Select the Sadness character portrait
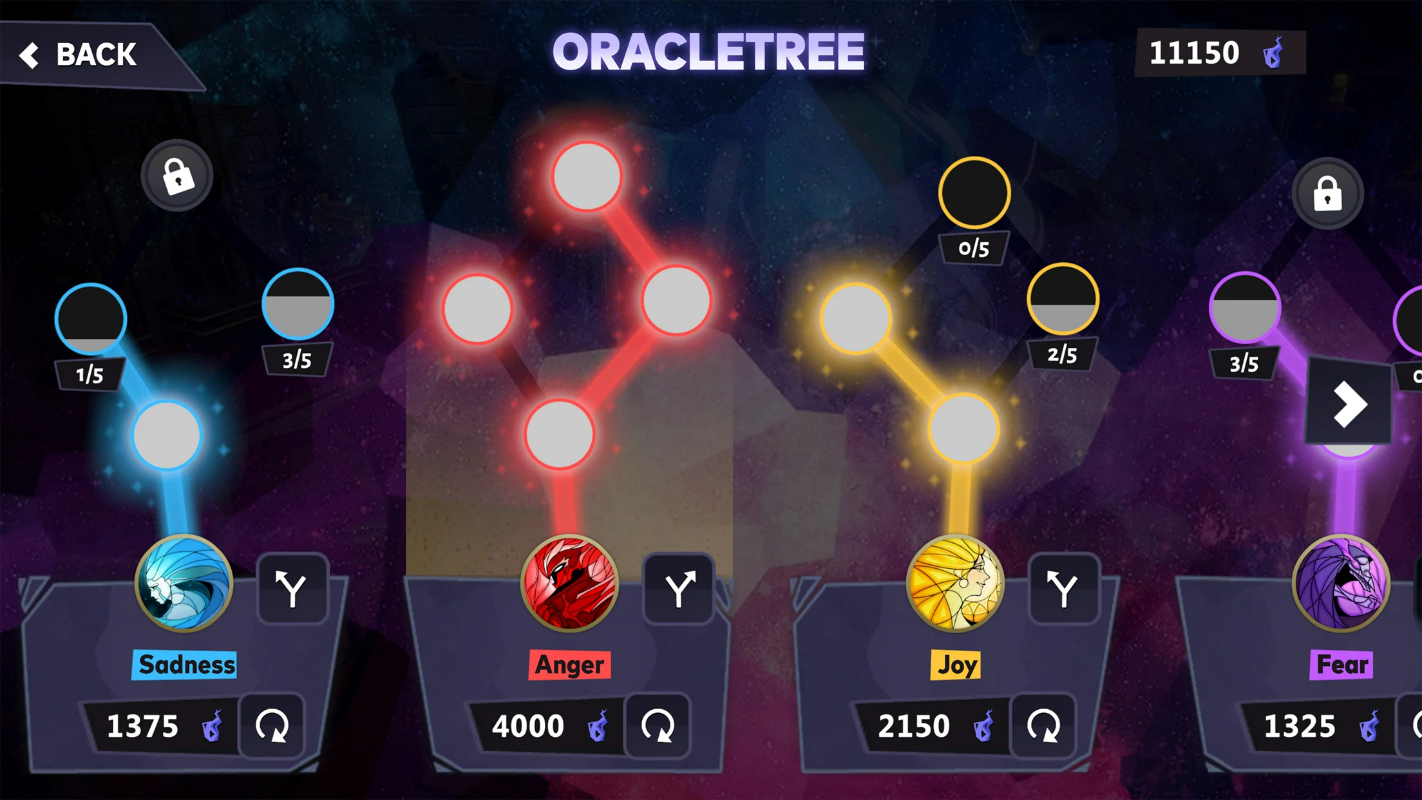 pos(184,584)
